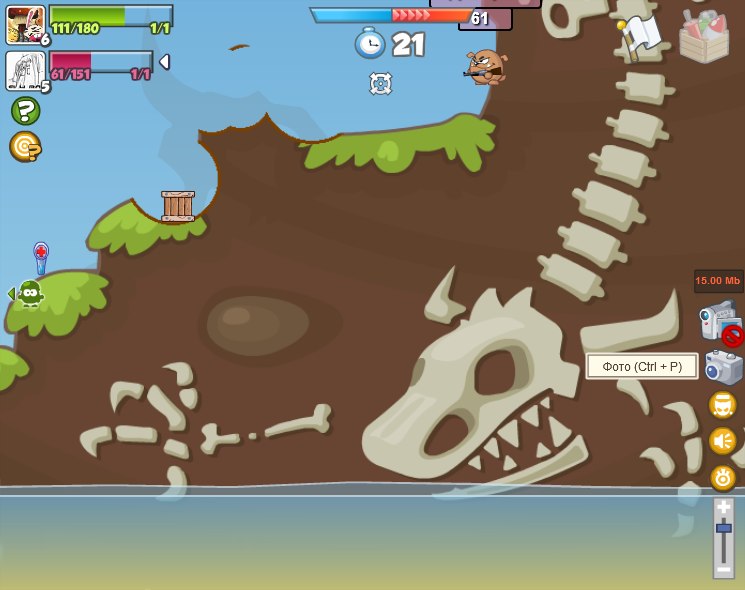The width and height of the screenshot is (745, 590).
Task: Toggle the video camera recording button
Action: coord(721,323)
